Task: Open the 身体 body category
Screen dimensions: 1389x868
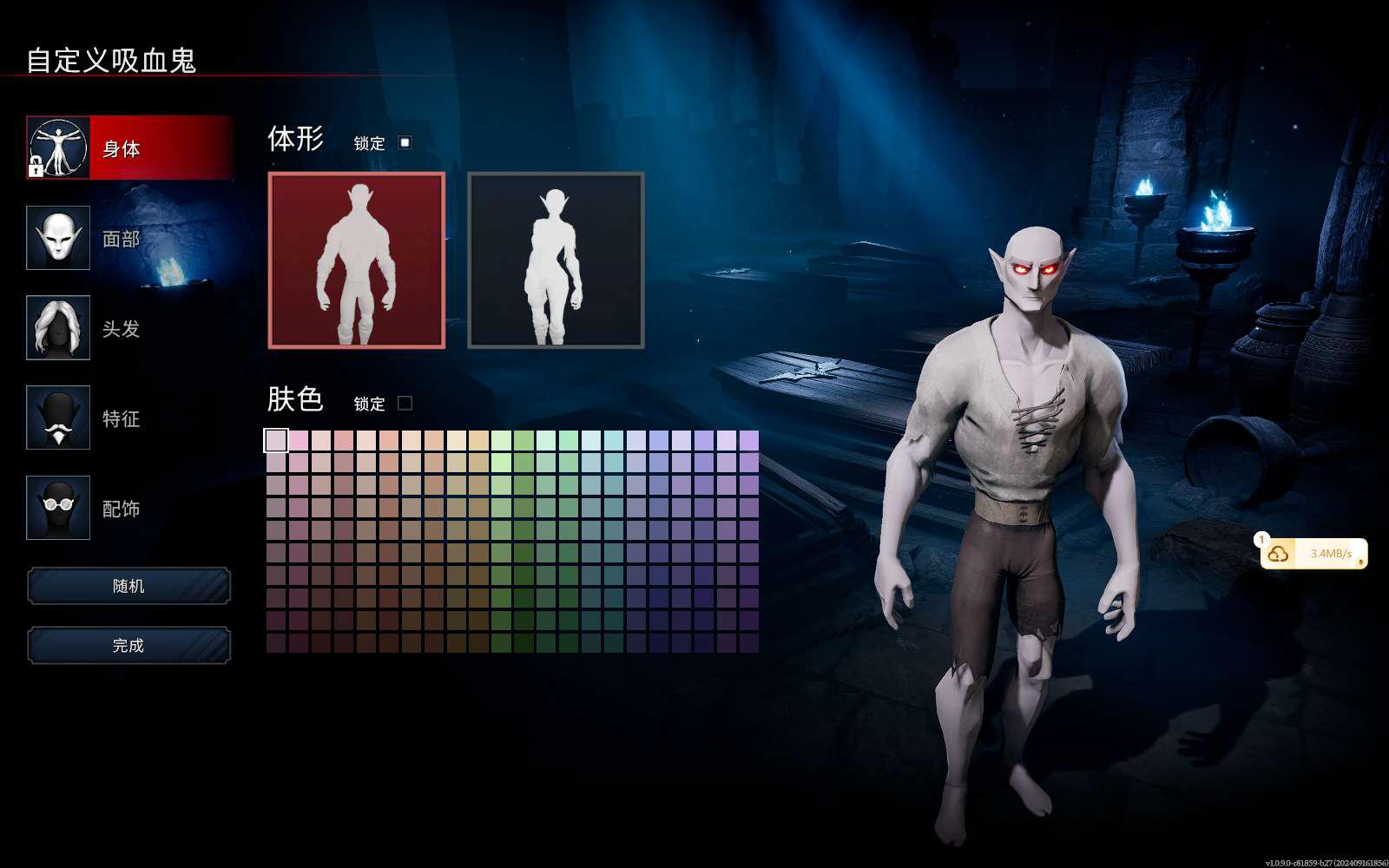Action: 130,148
